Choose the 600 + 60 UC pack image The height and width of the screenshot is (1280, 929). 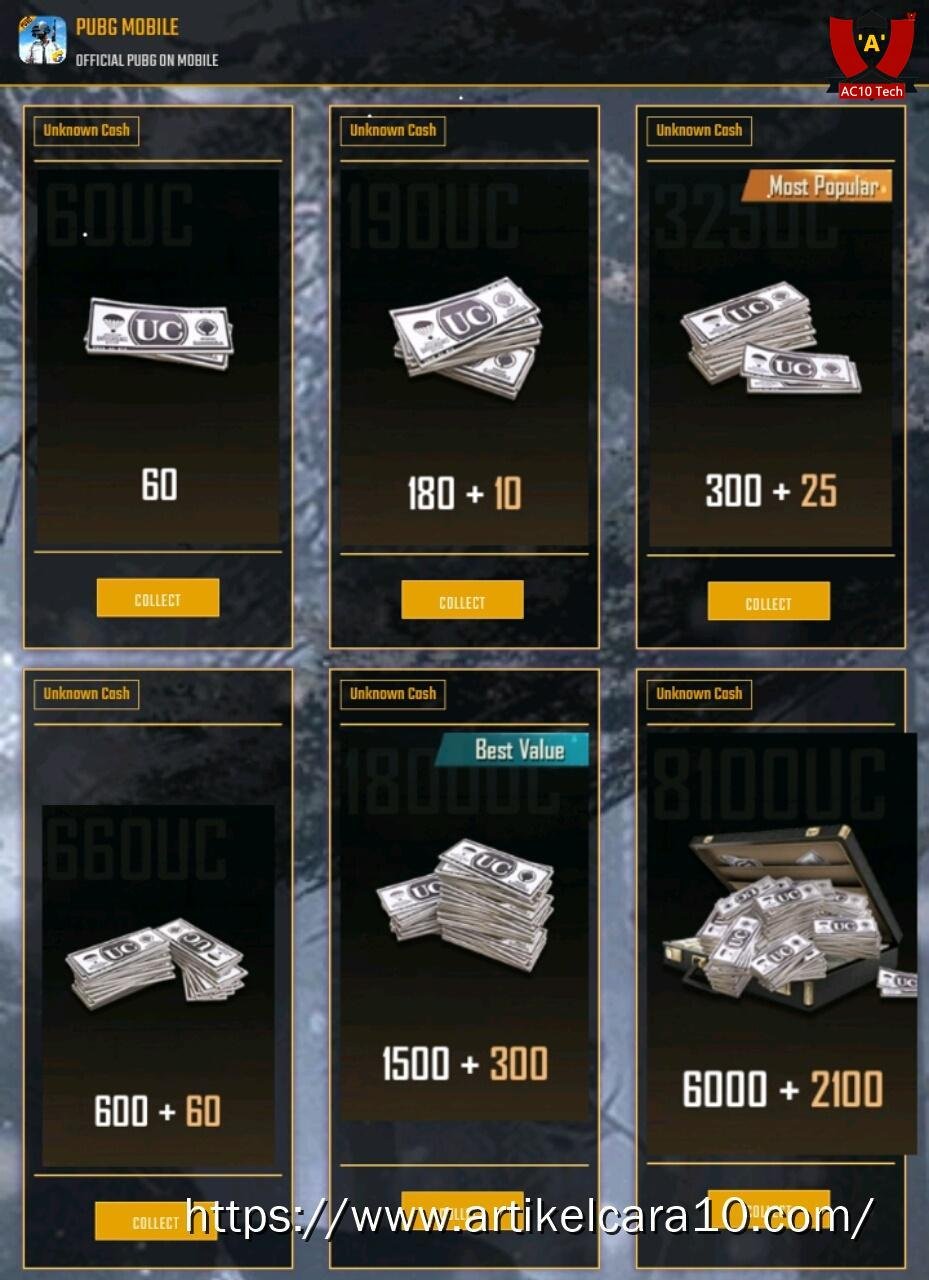pyautogui.click(x=157, y=962)
